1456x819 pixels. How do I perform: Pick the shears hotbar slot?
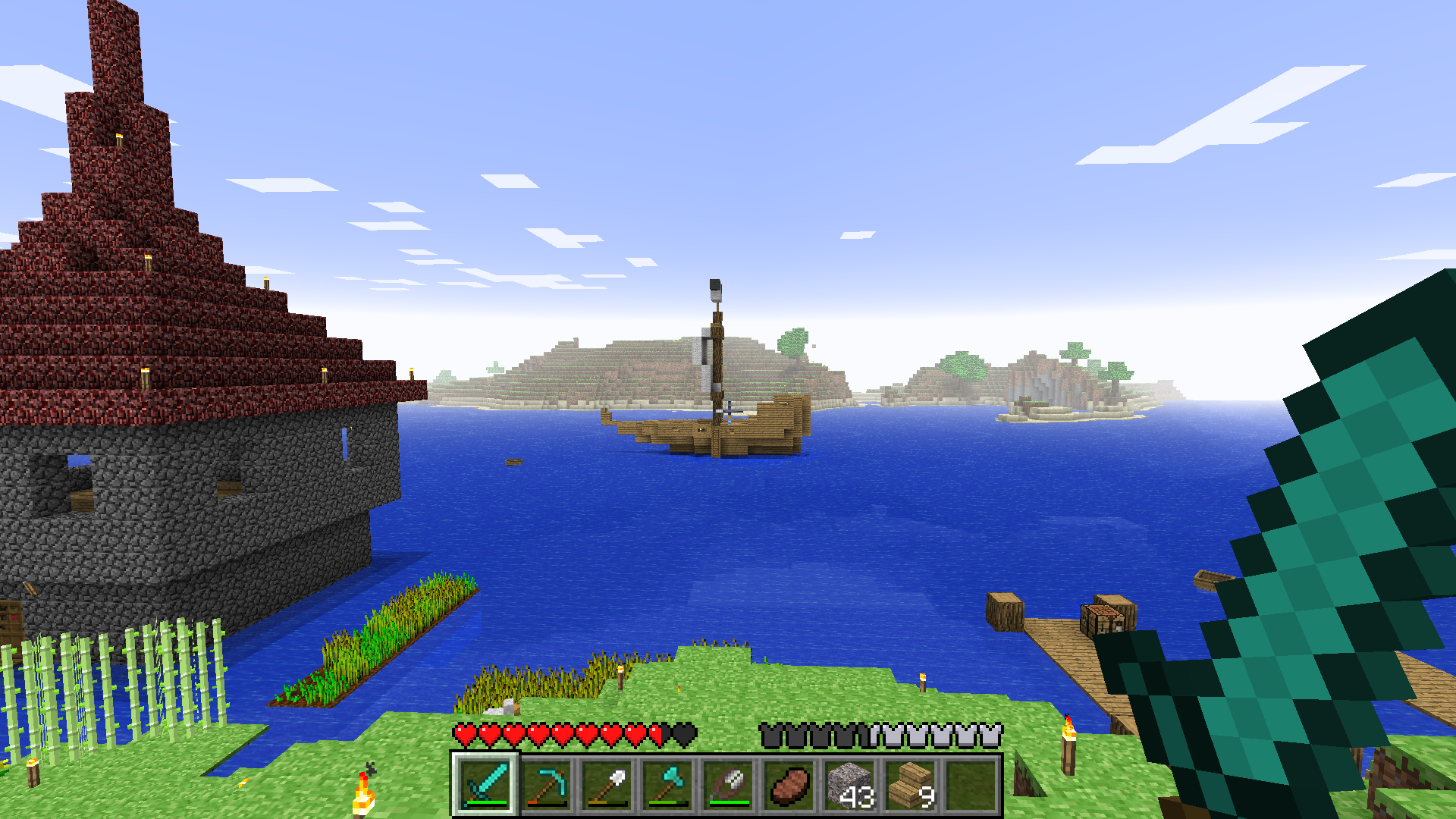point(728,785)
